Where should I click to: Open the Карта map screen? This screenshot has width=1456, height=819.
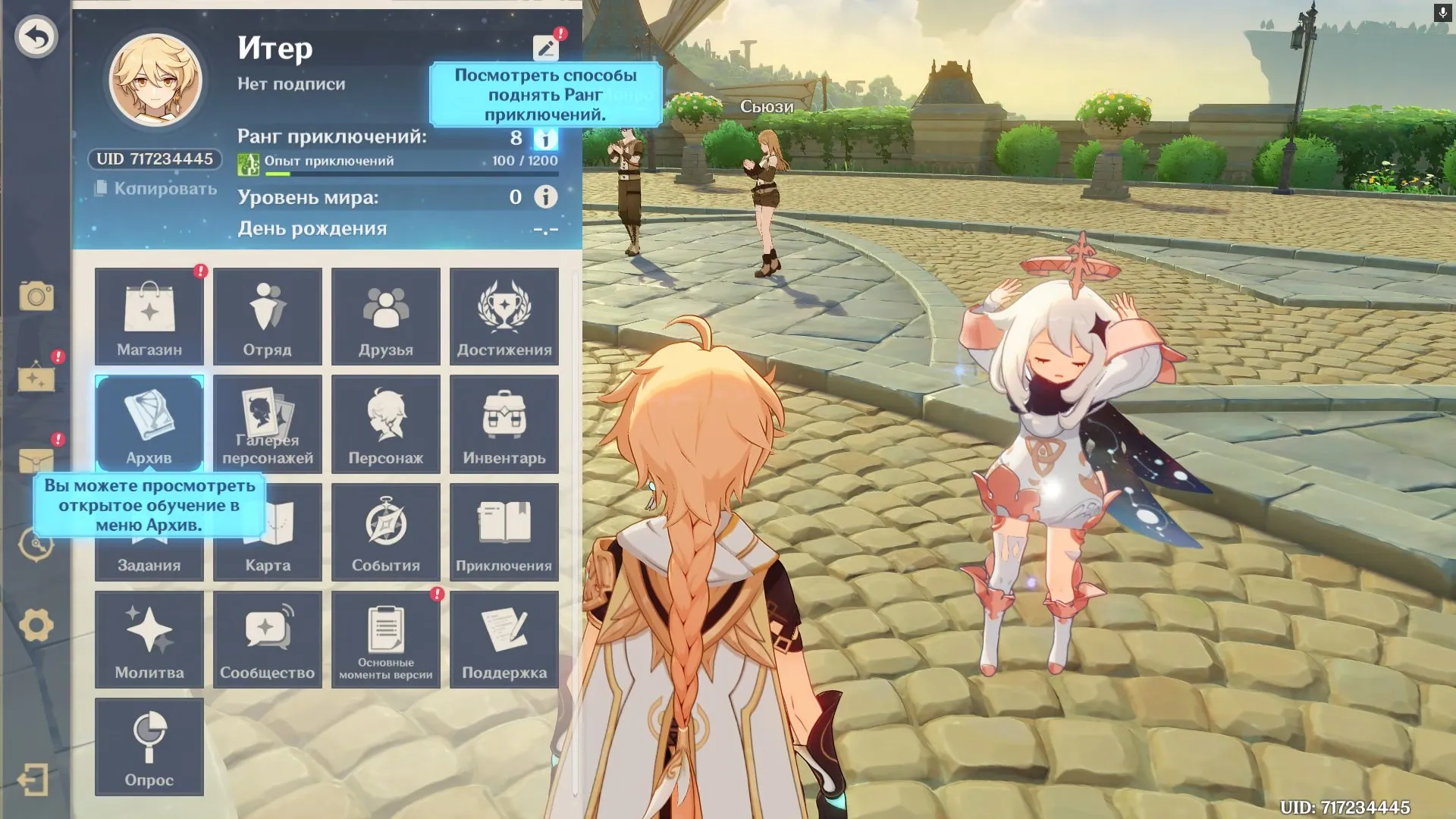268,531
